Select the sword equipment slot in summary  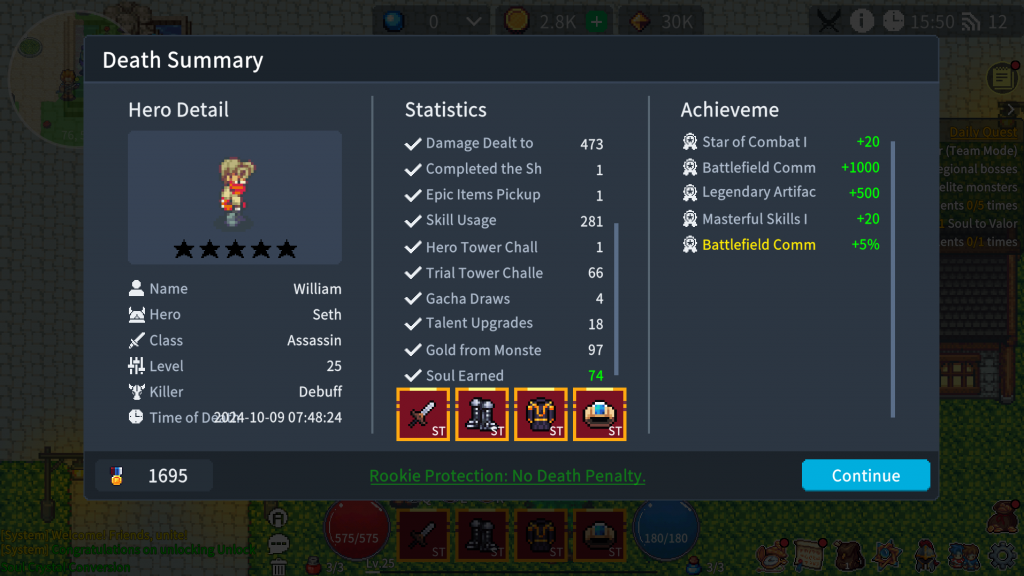(423, 414)
